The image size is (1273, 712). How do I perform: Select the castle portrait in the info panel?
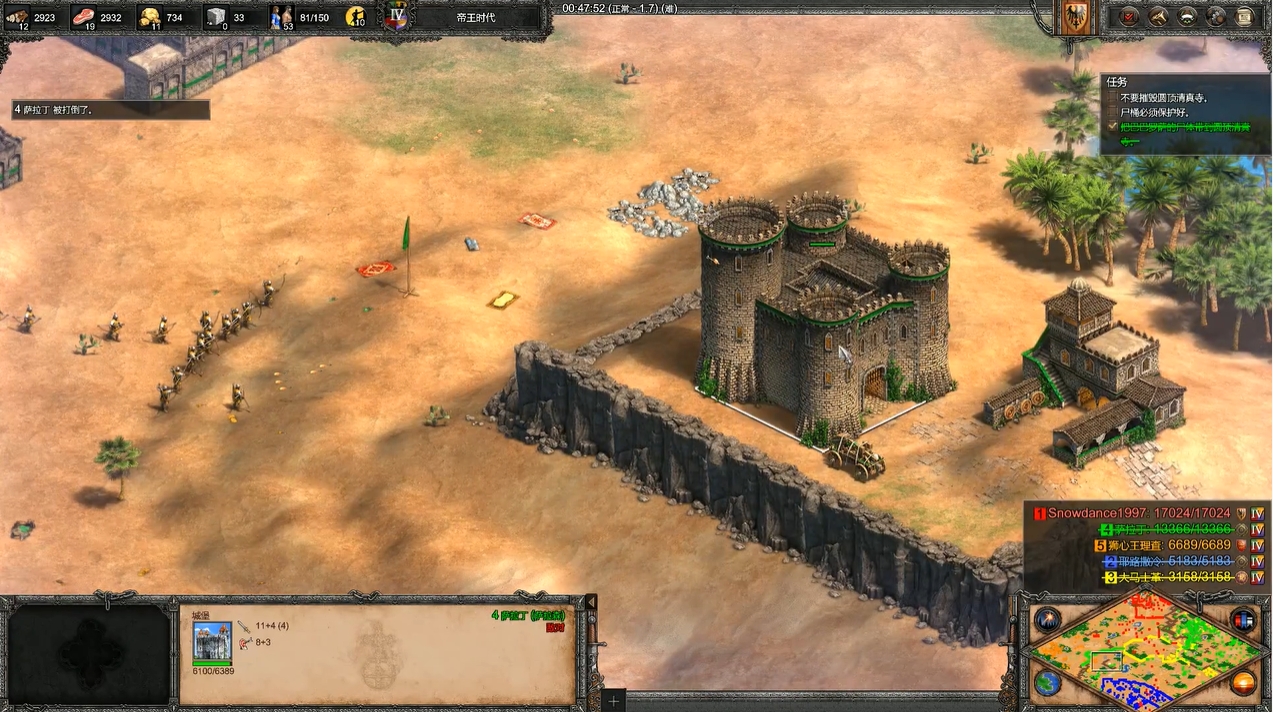(212, 640)
